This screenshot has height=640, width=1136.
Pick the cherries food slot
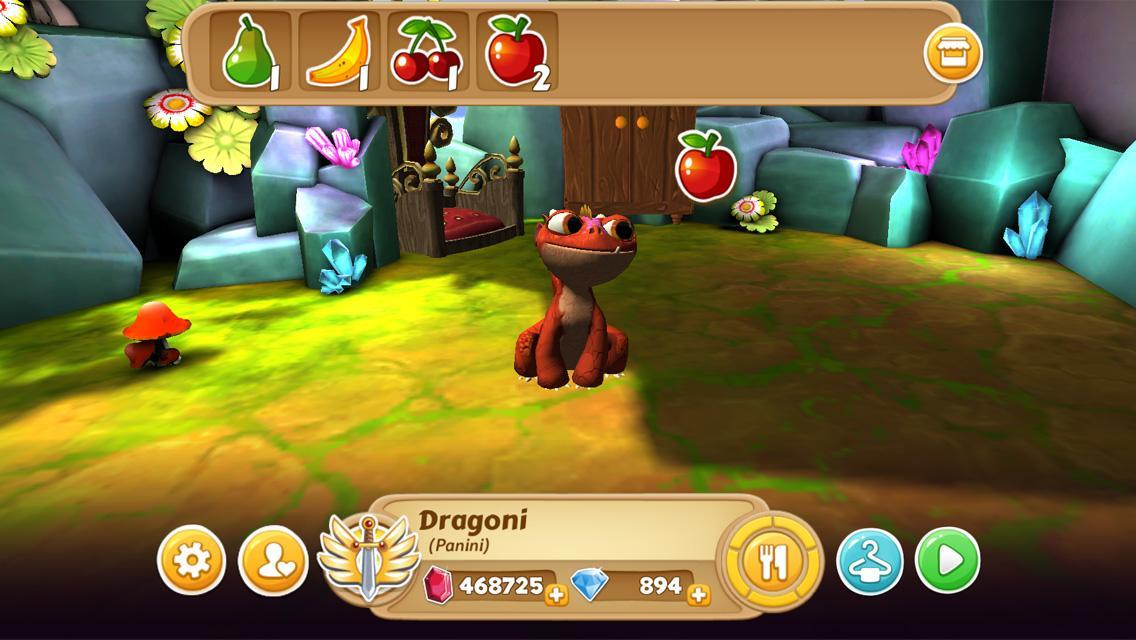point(427,52)
